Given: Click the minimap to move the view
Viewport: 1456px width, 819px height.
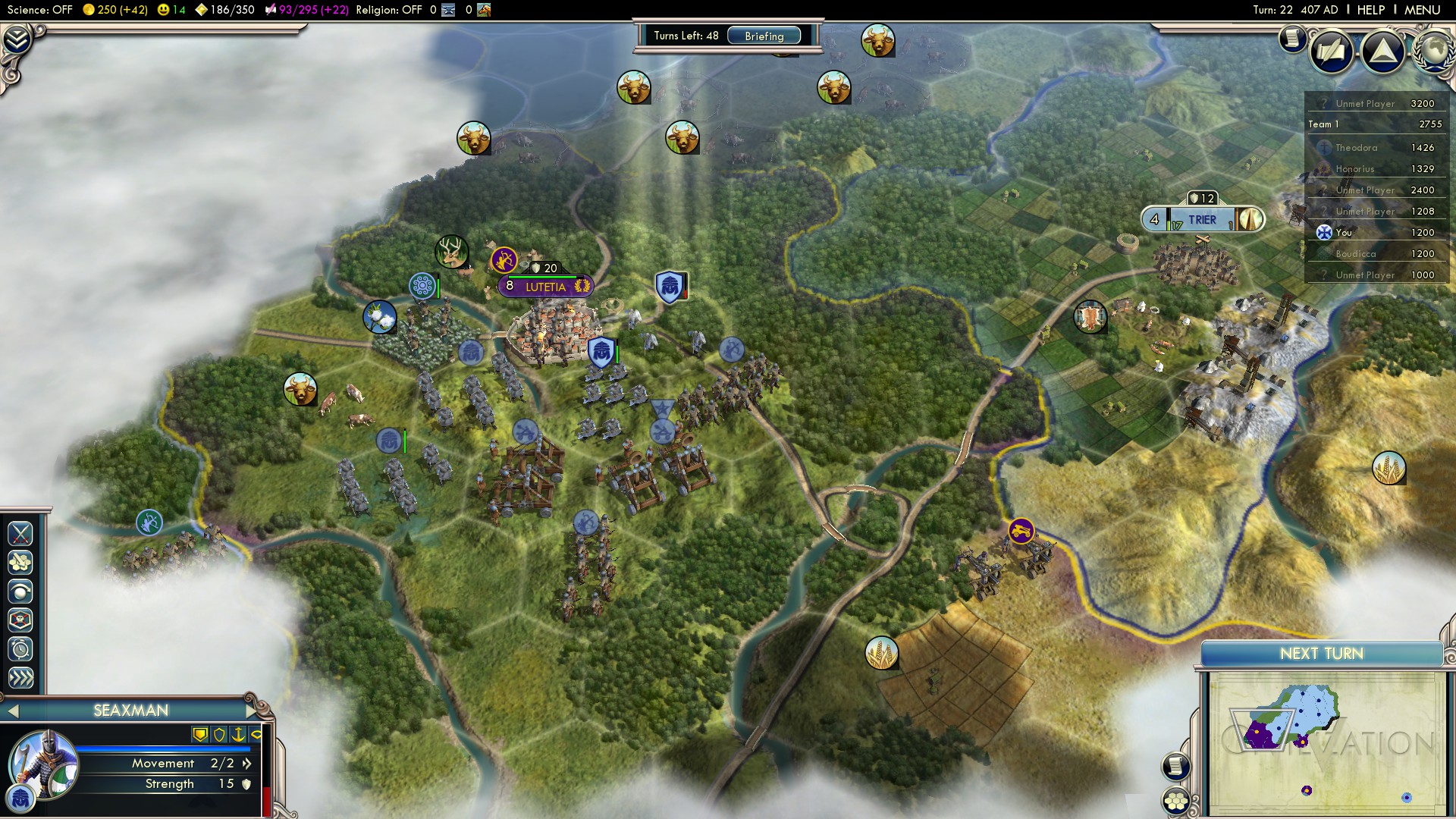Looking at the screenshot, I should tap(1323, 743).
